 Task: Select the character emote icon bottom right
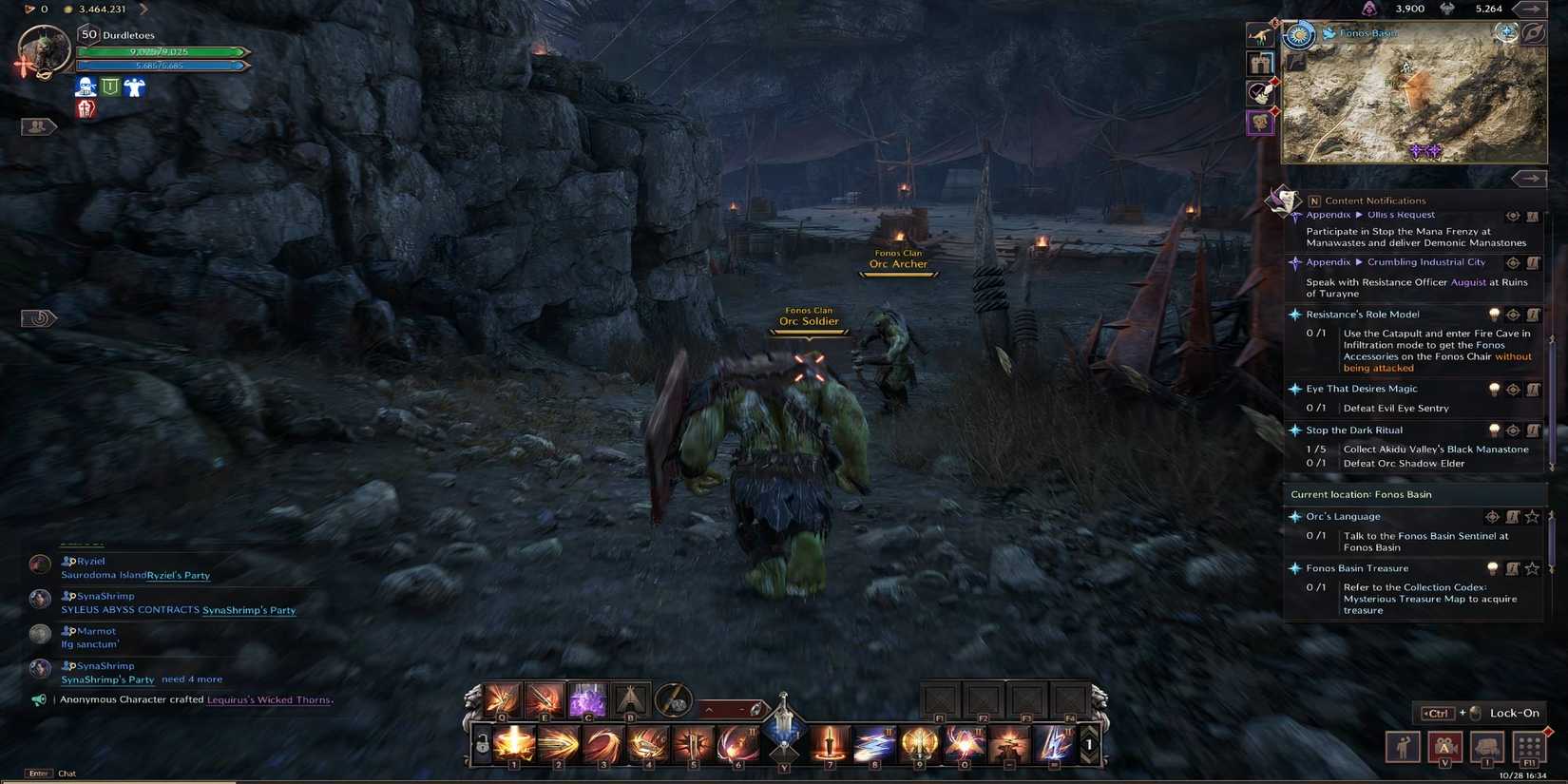(1404, 748)
